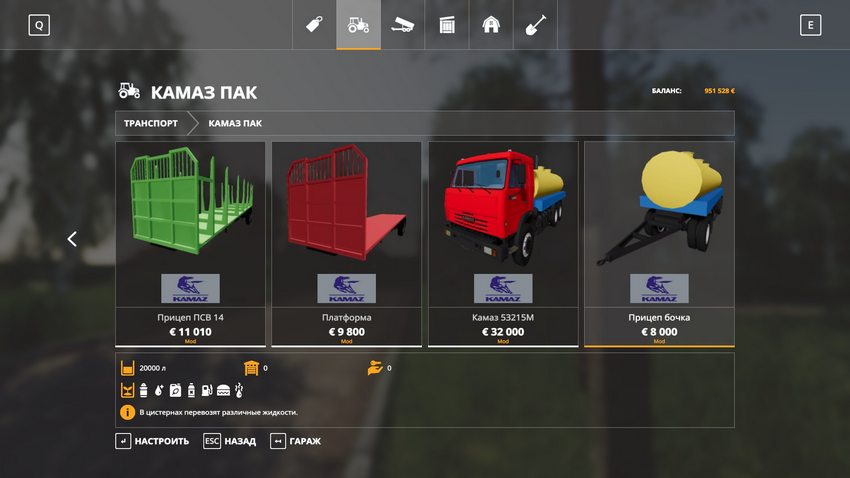The height and width of the screenshot is (478, 850).
Task: Open the price tag shop tab
Action: (x=314, y=25)
